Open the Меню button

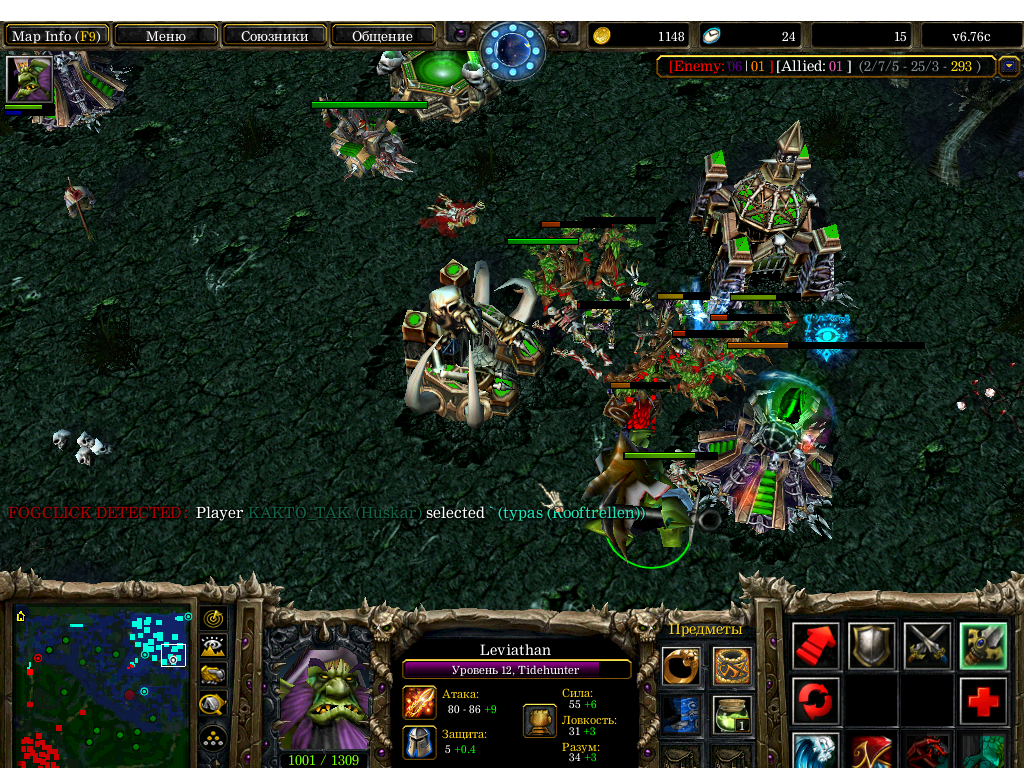point(166,36)
